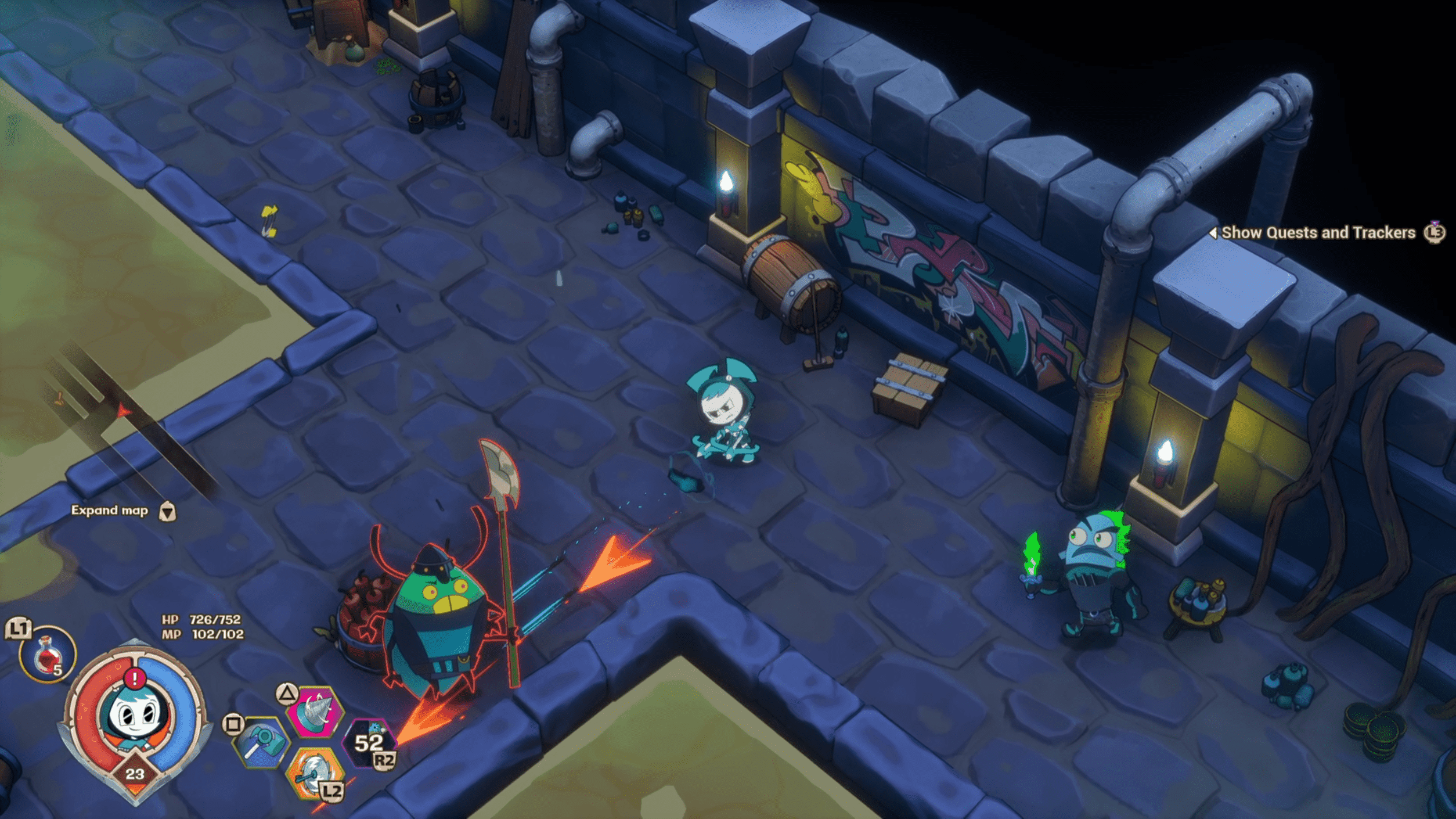1456x819 pixels.
Task: Trigger the spinning saw blade ability
Action: point(314,773)
